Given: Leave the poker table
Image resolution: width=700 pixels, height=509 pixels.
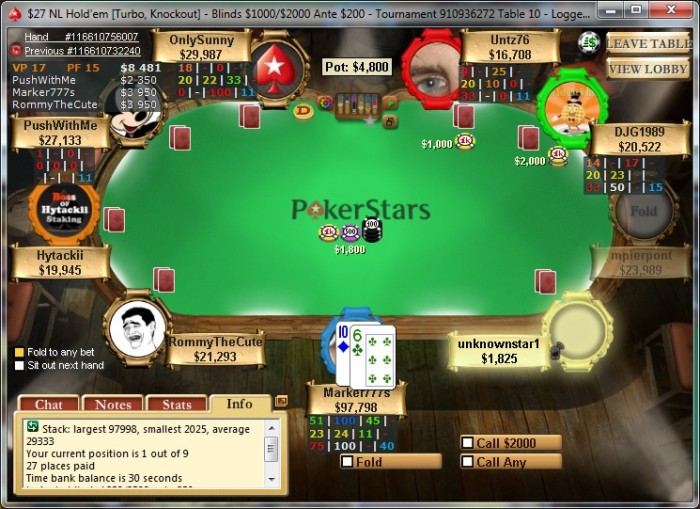Looking at the screenshot, I should click(647, 43).
